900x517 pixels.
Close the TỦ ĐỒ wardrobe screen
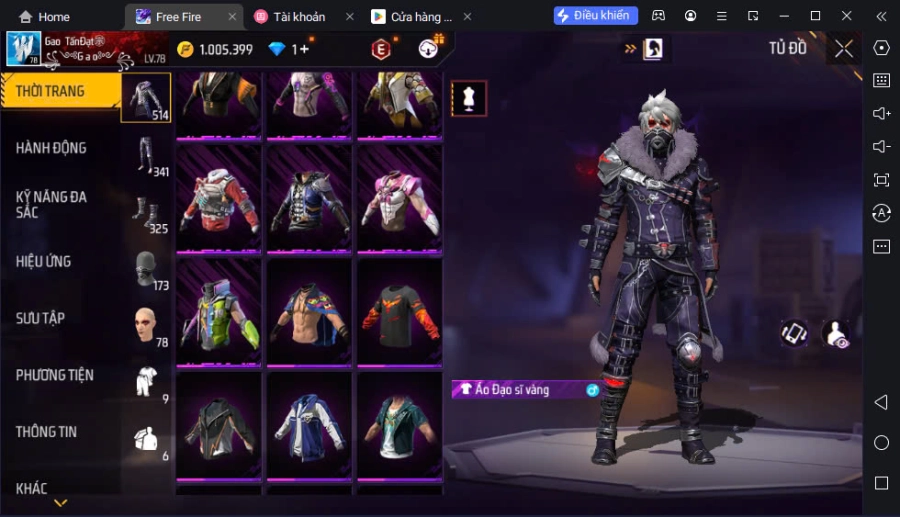pyautogui.click(x=844, y=49)
